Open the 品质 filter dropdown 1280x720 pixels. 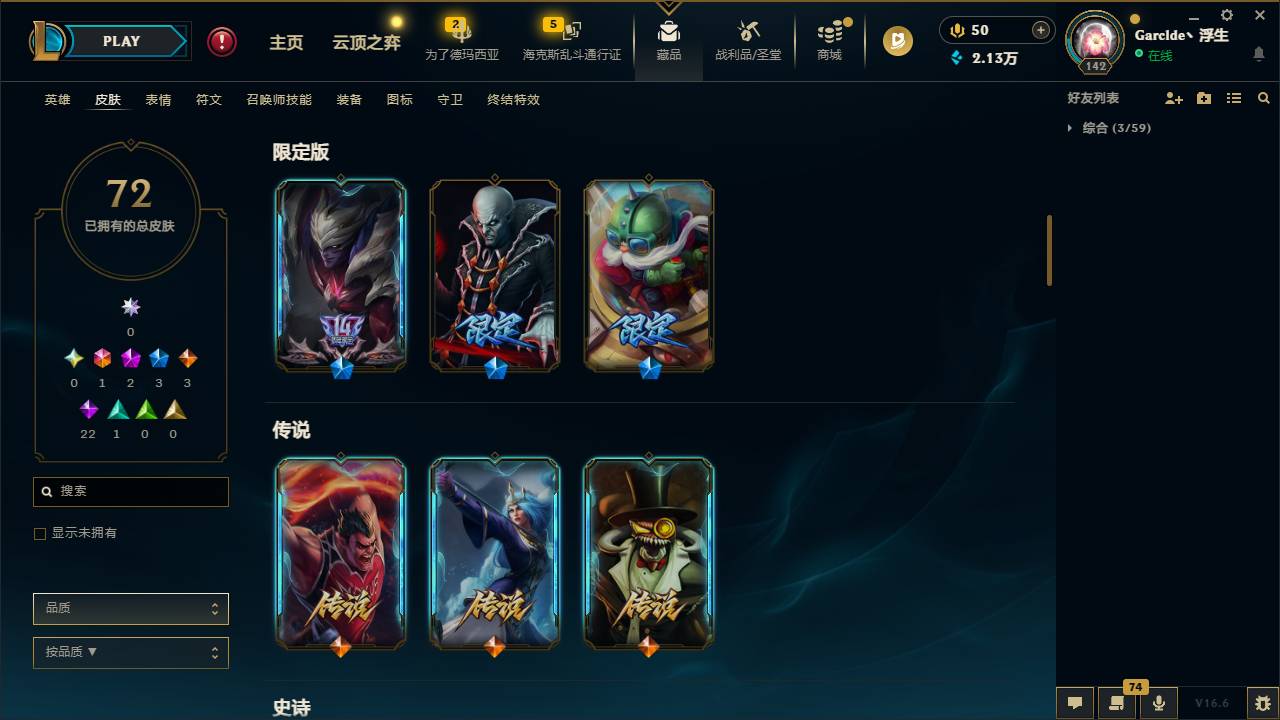click(130, 608)
